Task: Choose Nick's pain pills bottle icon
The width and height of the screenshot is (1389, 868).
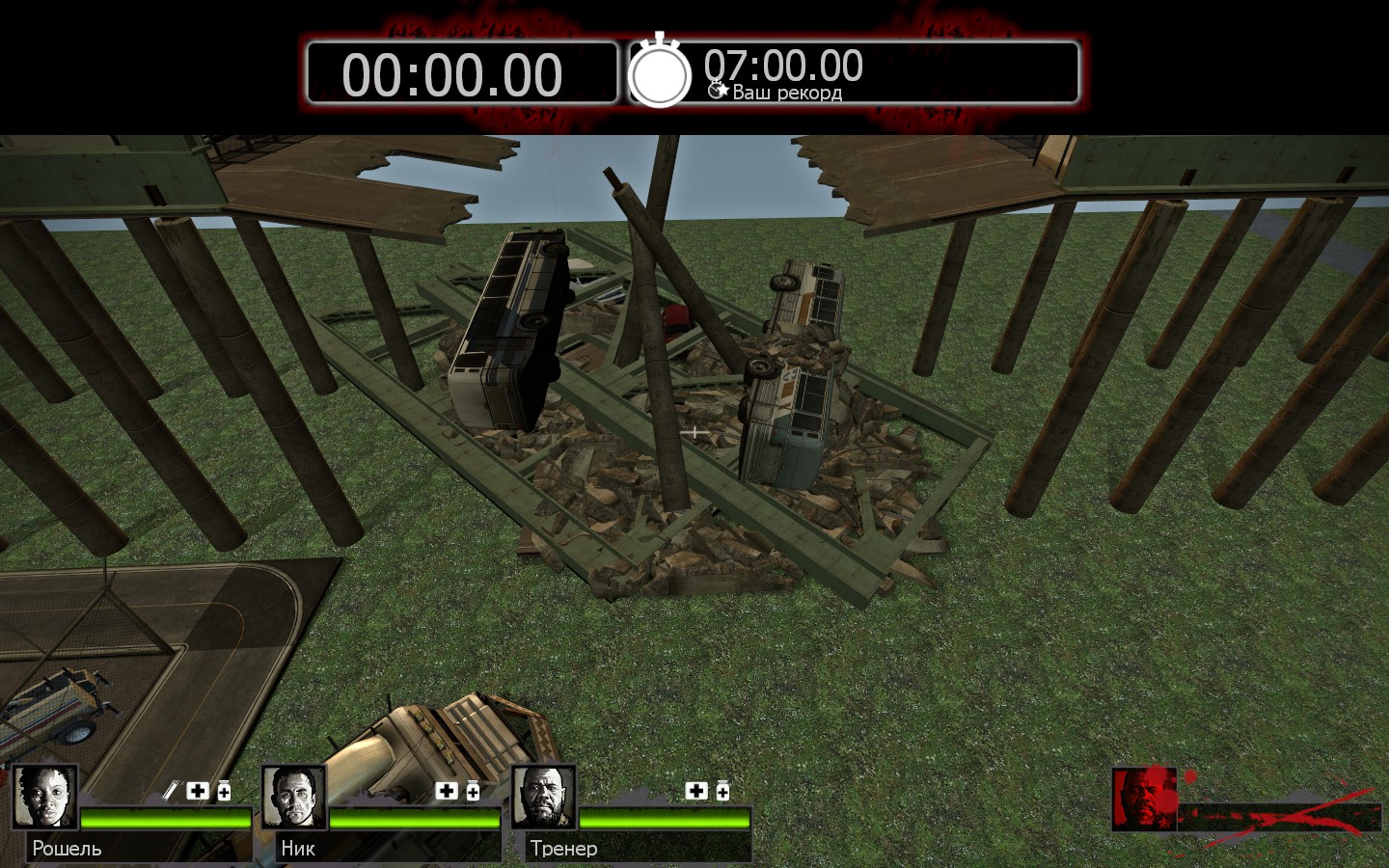Action: (473, 791)
